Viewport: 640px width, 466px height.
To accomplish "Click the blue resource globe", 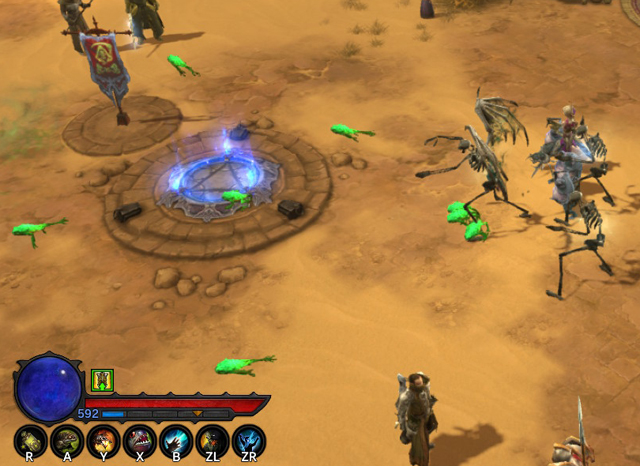I will [x=48, y=388].
